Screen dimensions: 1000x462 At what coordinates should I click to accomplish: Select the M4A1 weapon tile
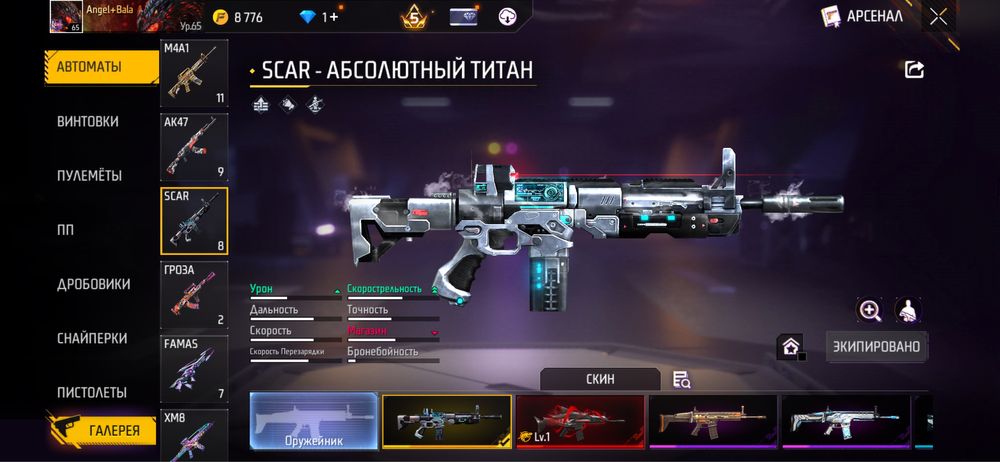[x=194, y=73]
